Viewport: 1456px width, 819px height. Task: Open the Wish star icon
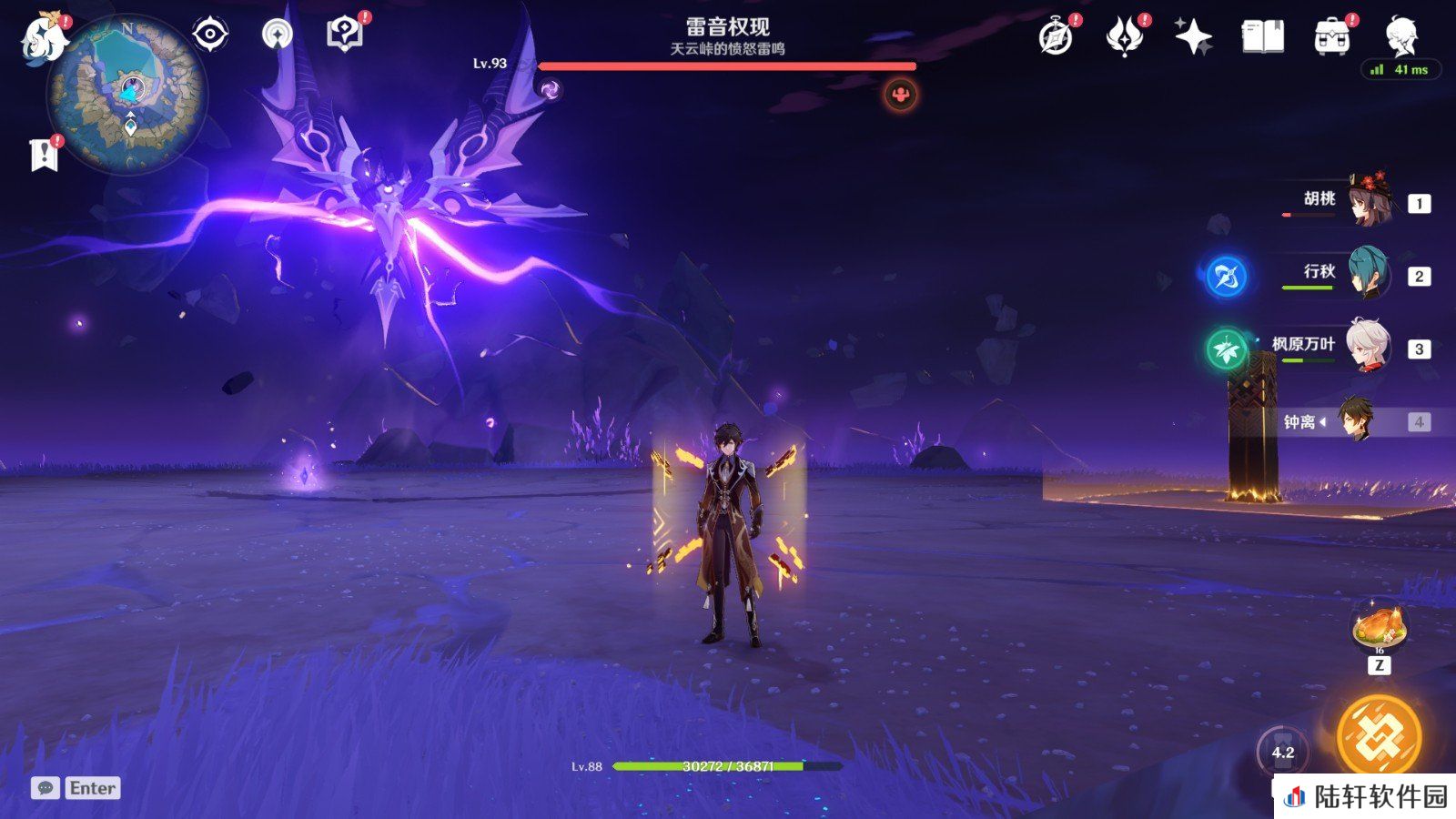[x=1193, y=37]
